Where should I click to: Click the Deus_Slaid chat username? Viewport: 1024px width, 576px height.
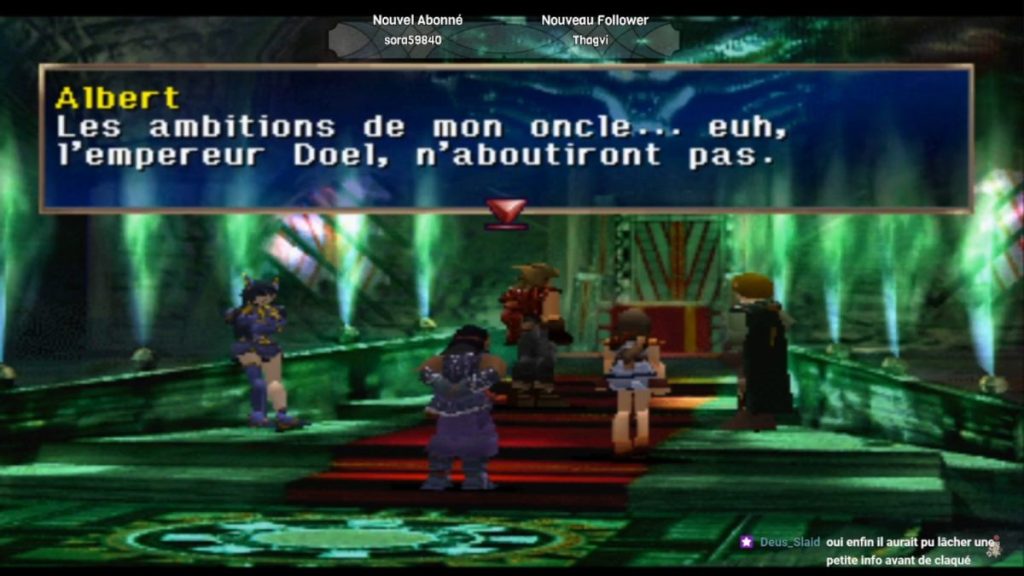point(789,542)
